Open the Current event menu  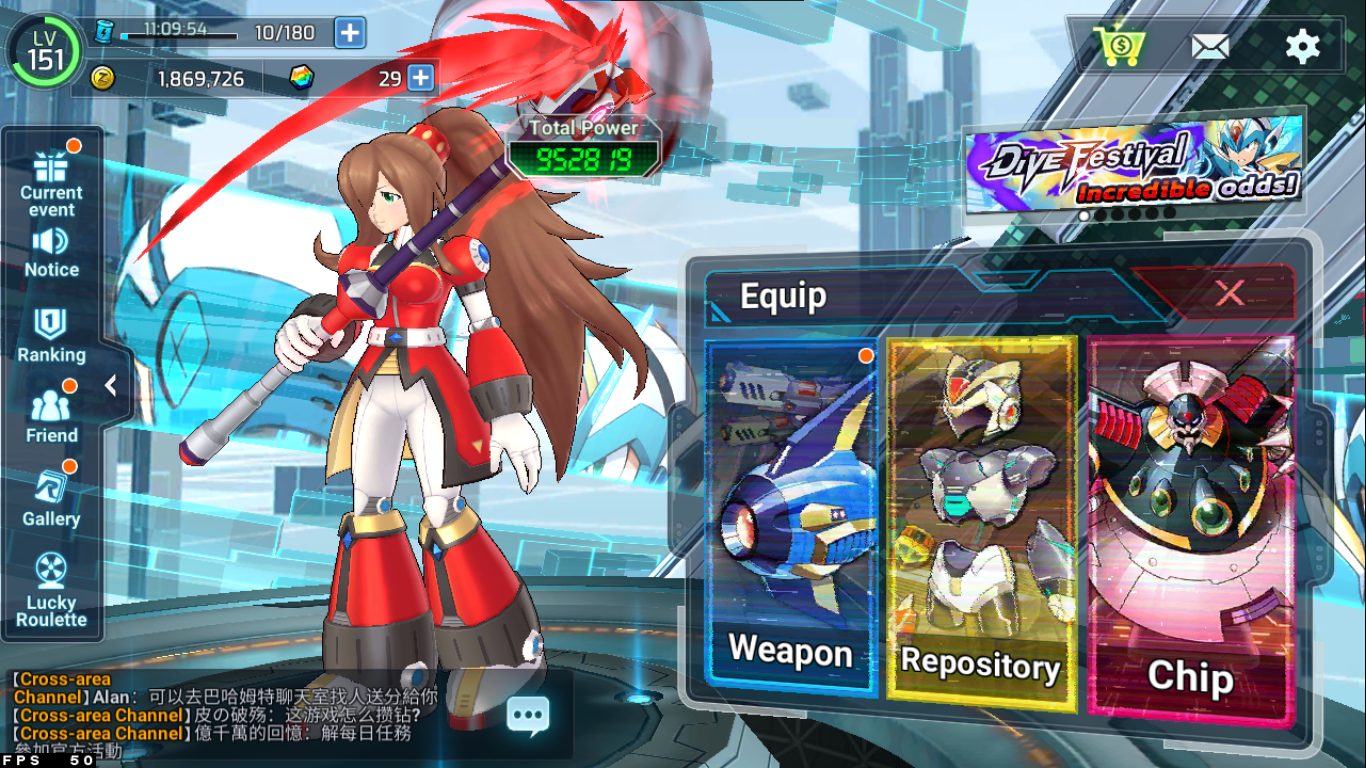click(x=51, y=180)
